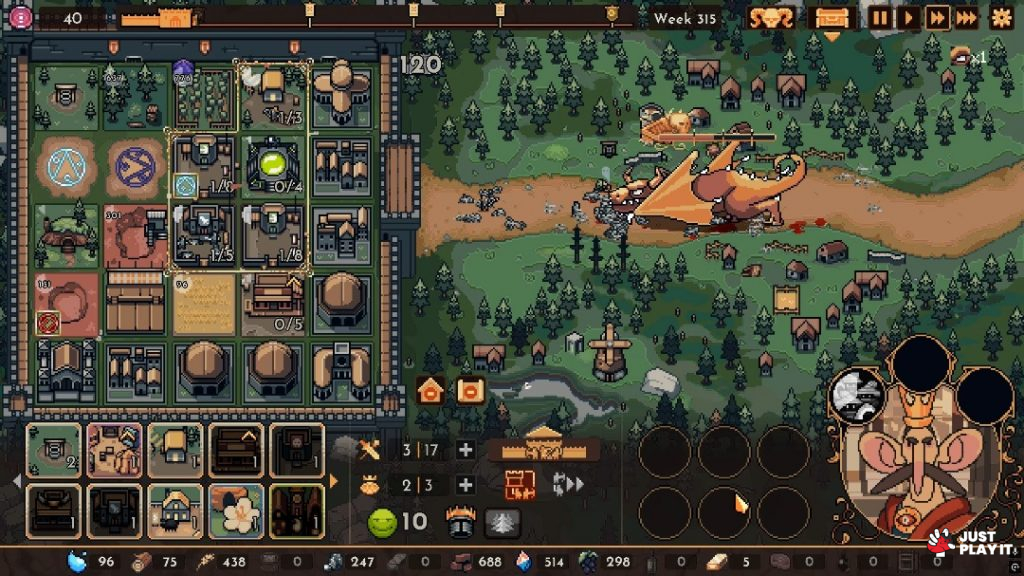
Task: Add a worker with the crown plus button
Action: pyautogui.click(x=465, y=485)
